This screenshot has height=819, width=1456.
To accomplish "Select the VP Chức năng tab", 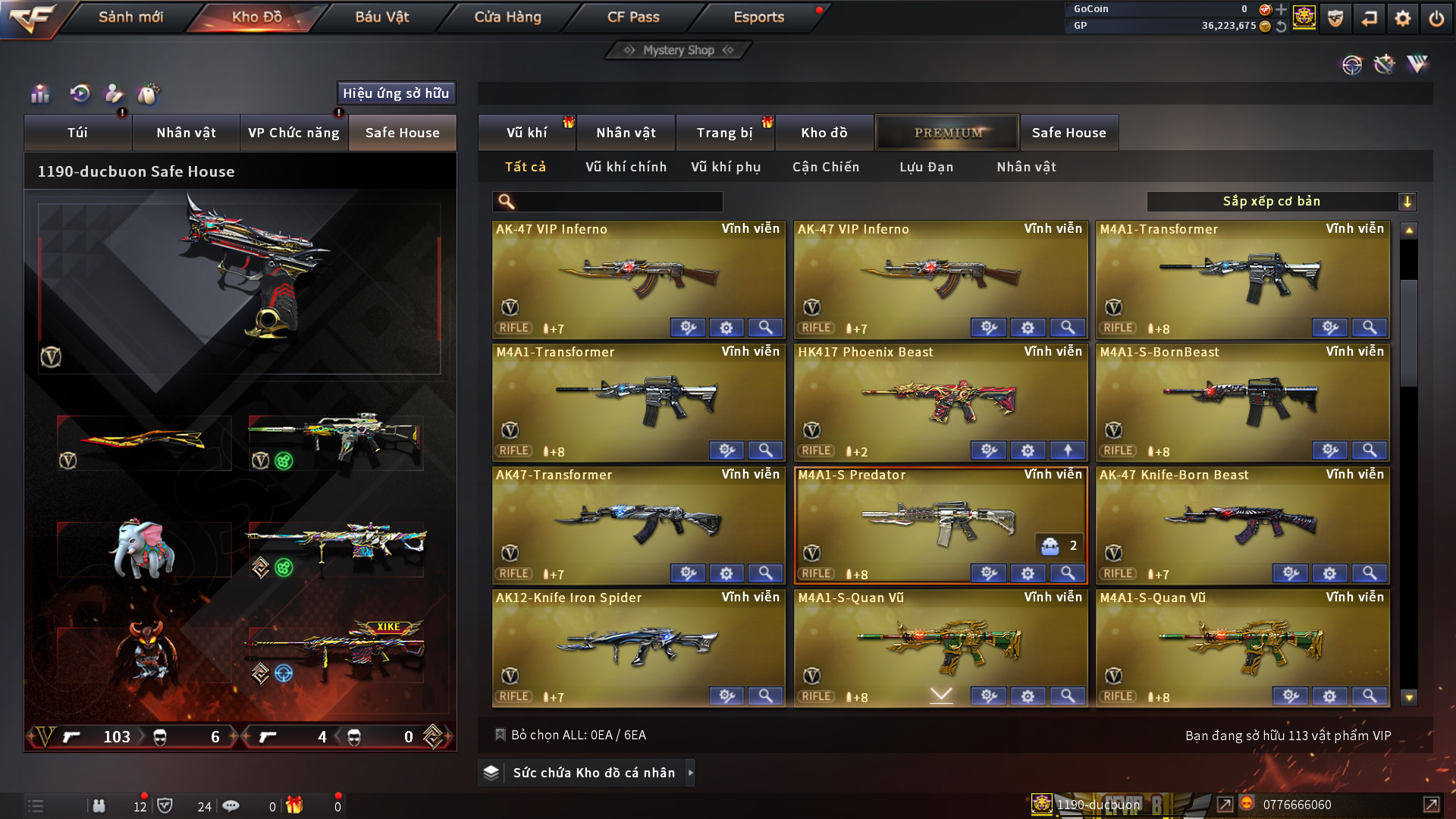I will [293, 133].
